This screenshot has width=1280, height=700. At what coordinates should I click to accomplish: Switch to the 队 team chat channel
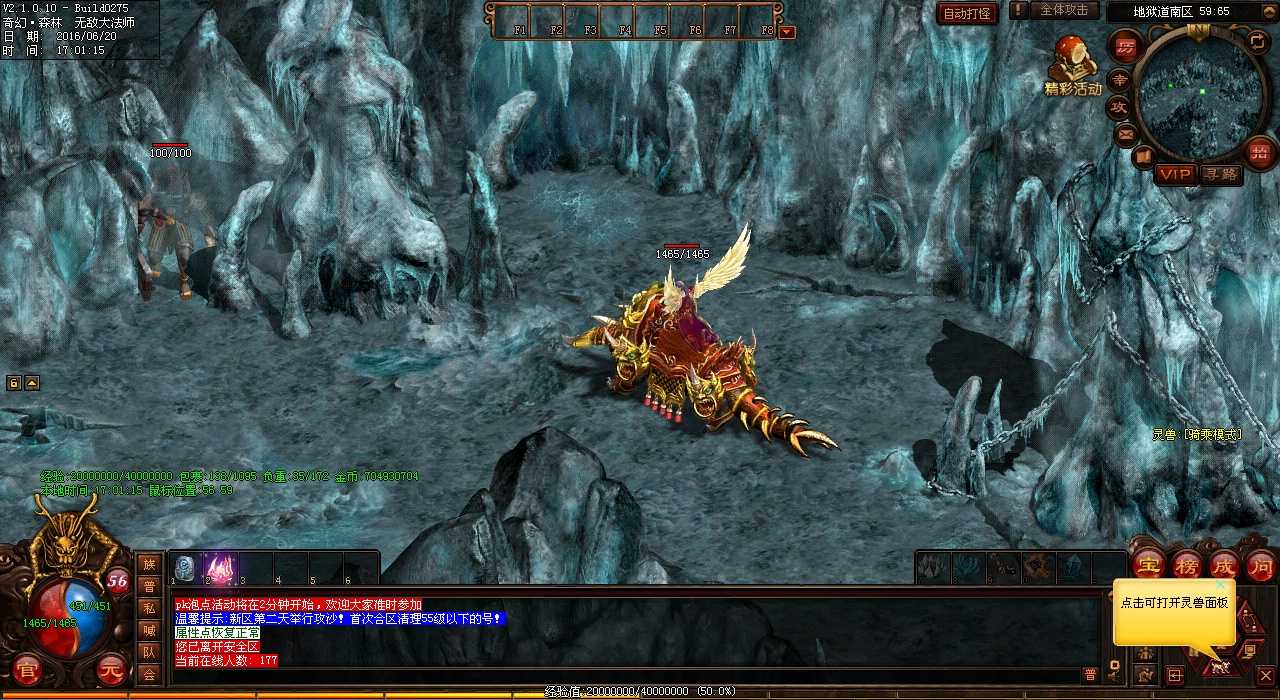tap(149, 652)
